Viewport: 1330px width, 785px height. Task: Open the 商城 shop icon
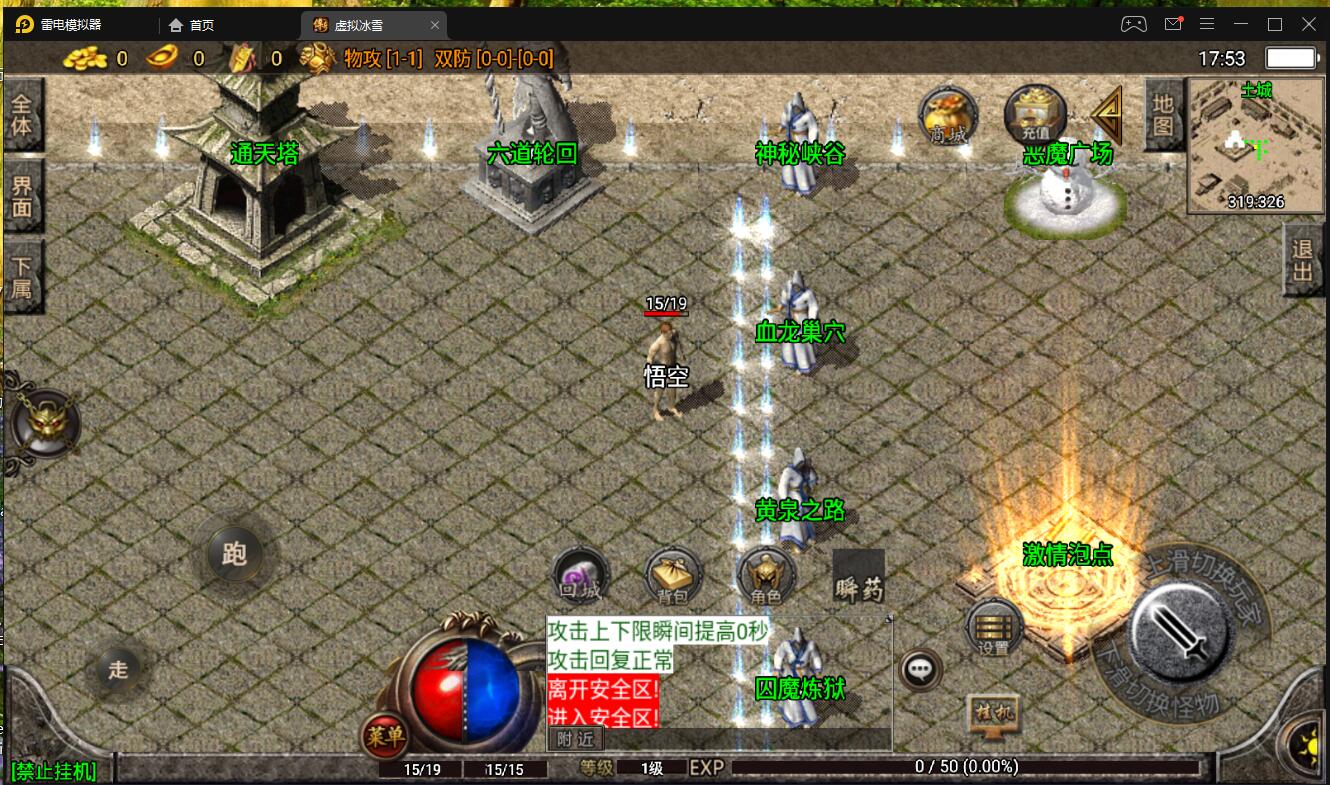coord(948,116)
